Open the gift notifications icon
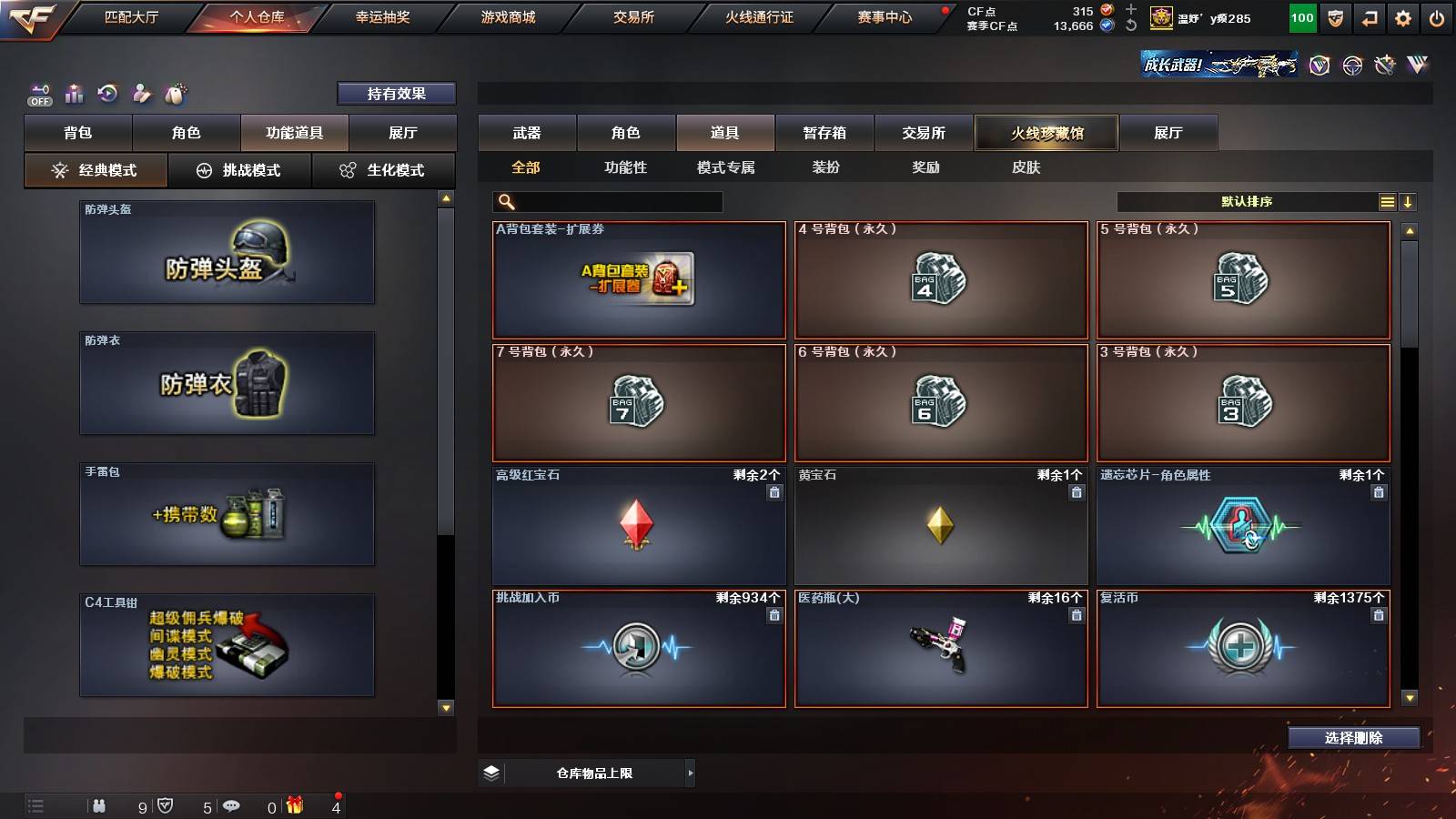The height and width of the screenshot is (819, 1456). tap(293, 805)
